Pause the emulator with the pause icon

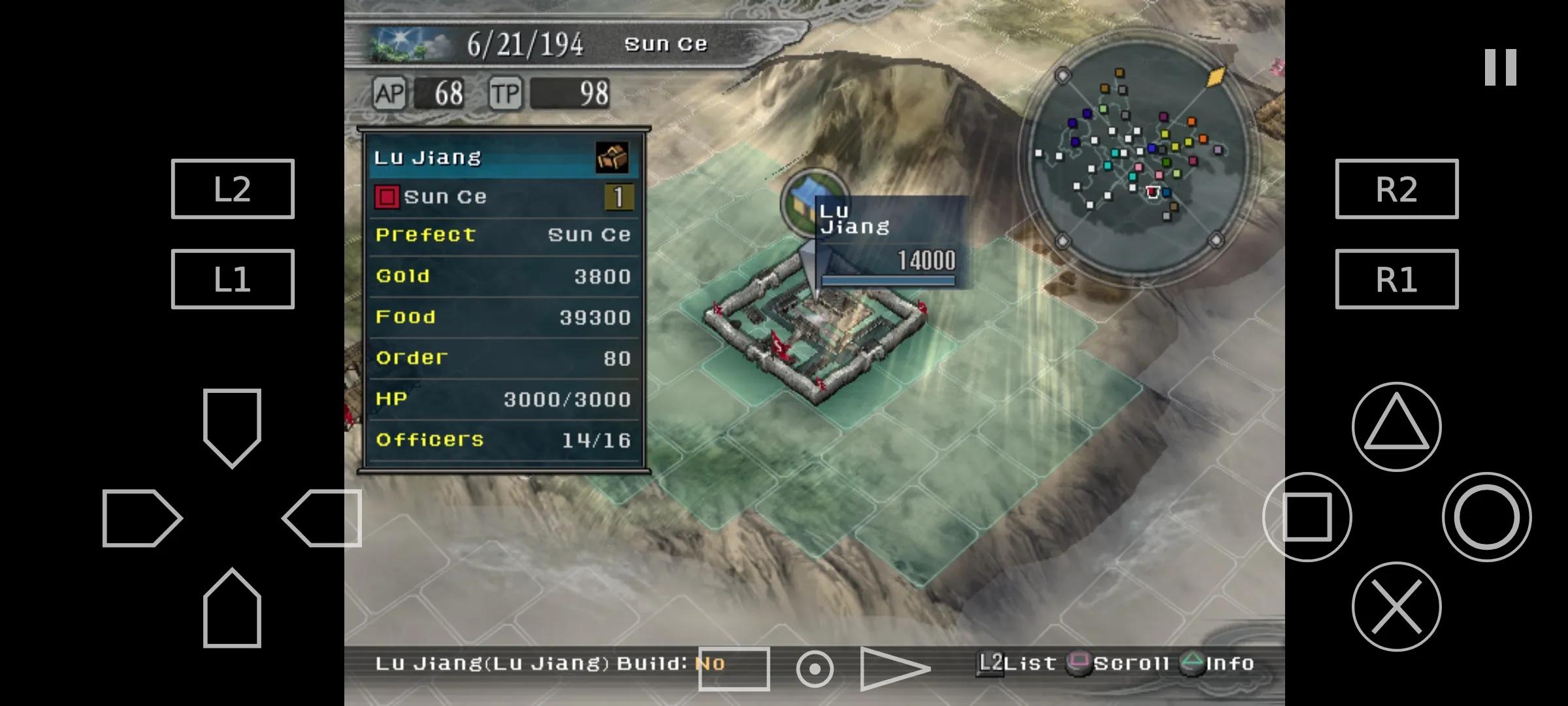[1500, 67]
